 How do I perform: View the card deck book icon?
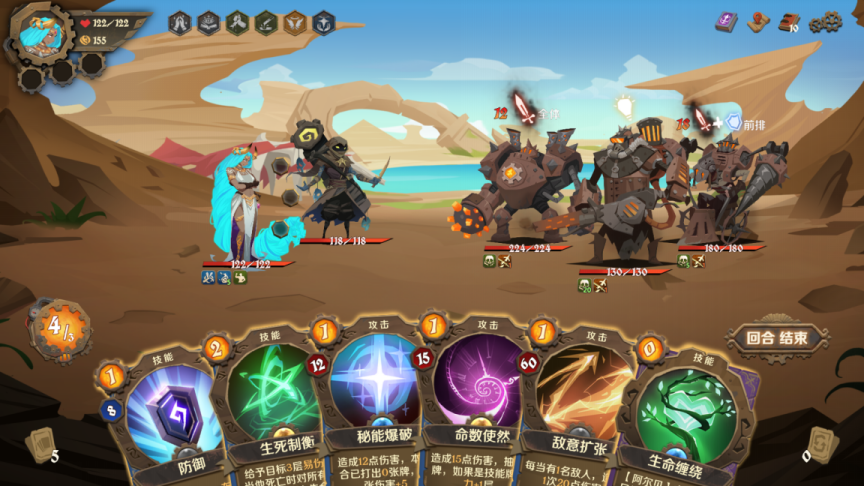click(x=790, y=22)
